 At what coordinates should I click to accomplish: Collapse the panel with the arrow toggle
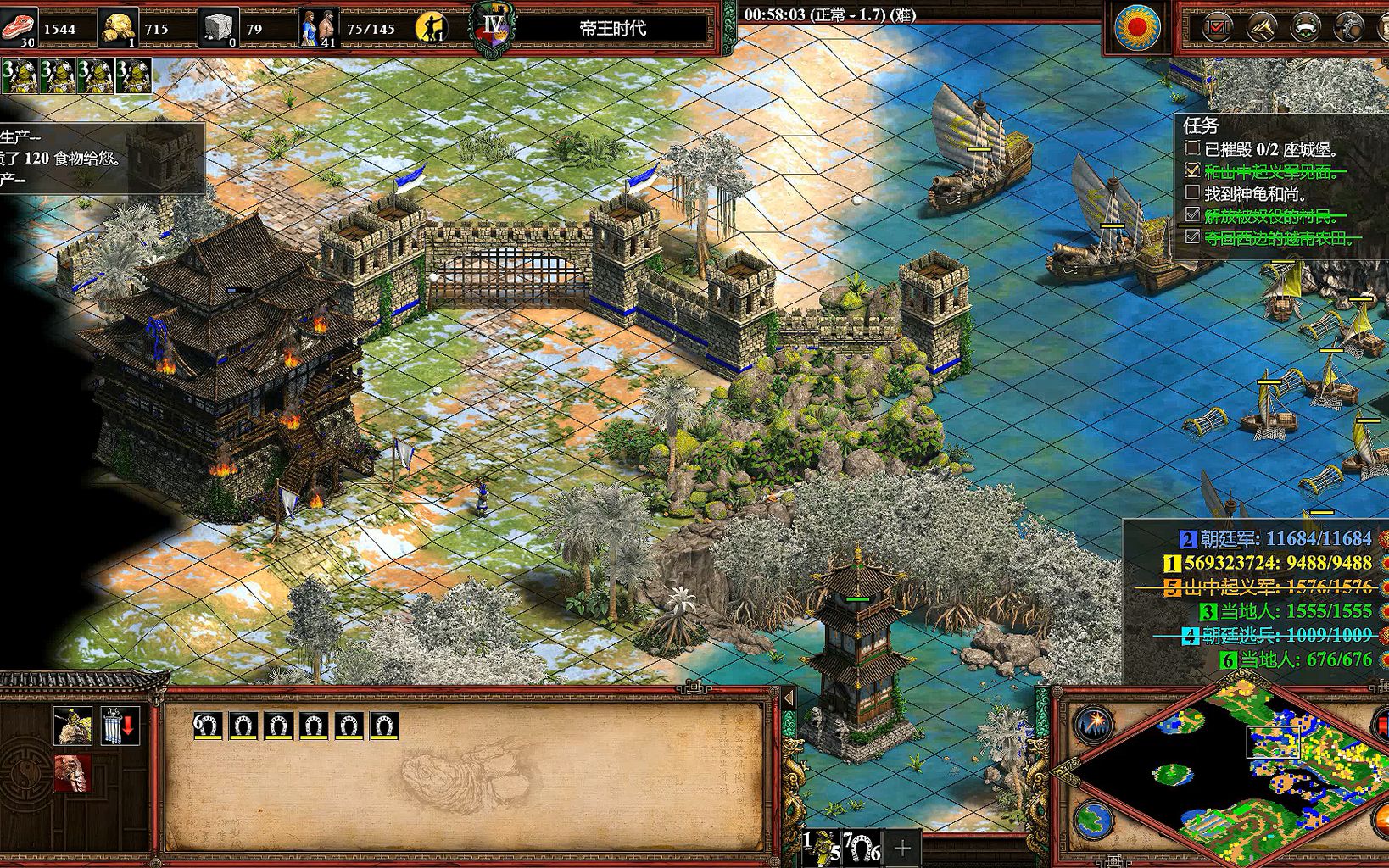pyautogui.click(x=789, y=698)
